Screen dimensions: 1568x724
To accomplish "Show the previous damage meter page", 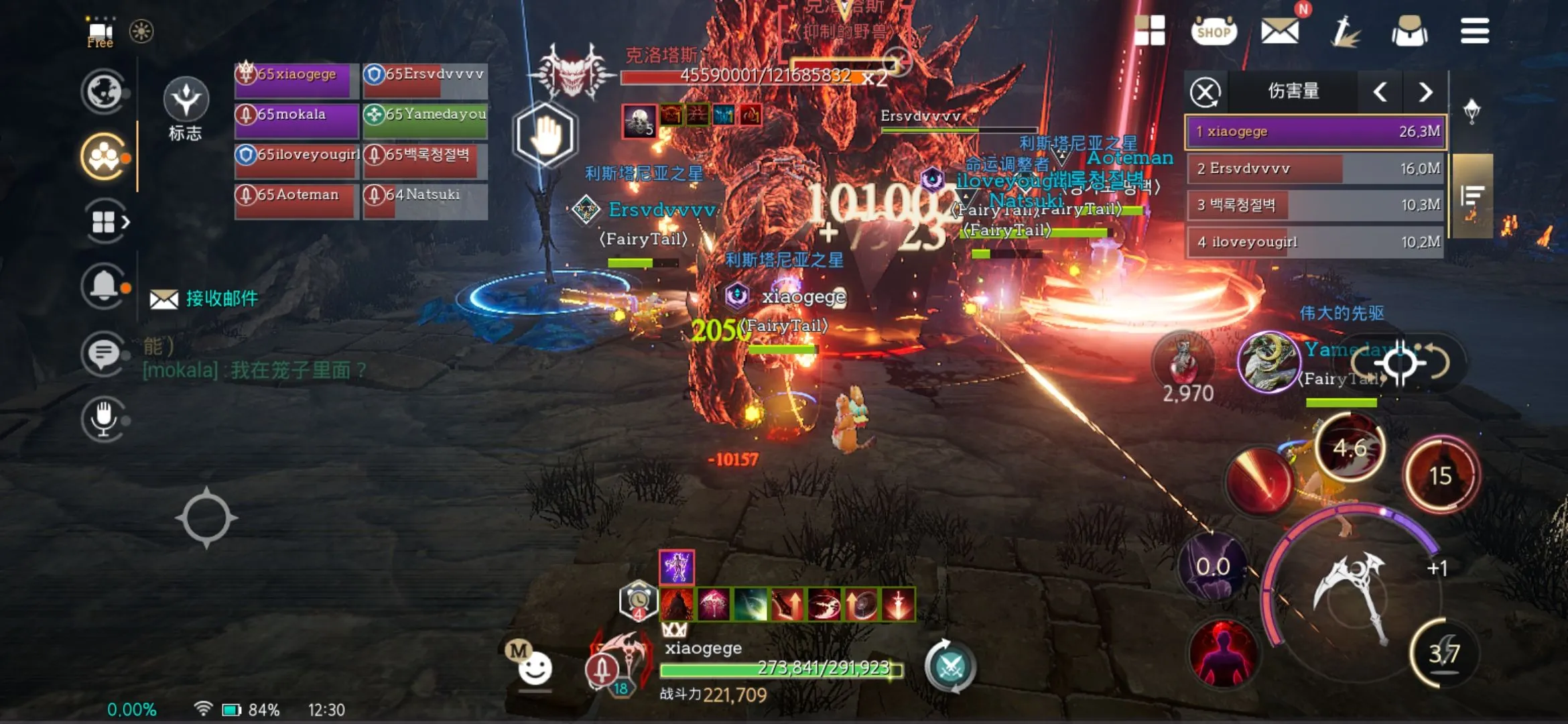I will pyautogui.click(x=1380, y=92).
